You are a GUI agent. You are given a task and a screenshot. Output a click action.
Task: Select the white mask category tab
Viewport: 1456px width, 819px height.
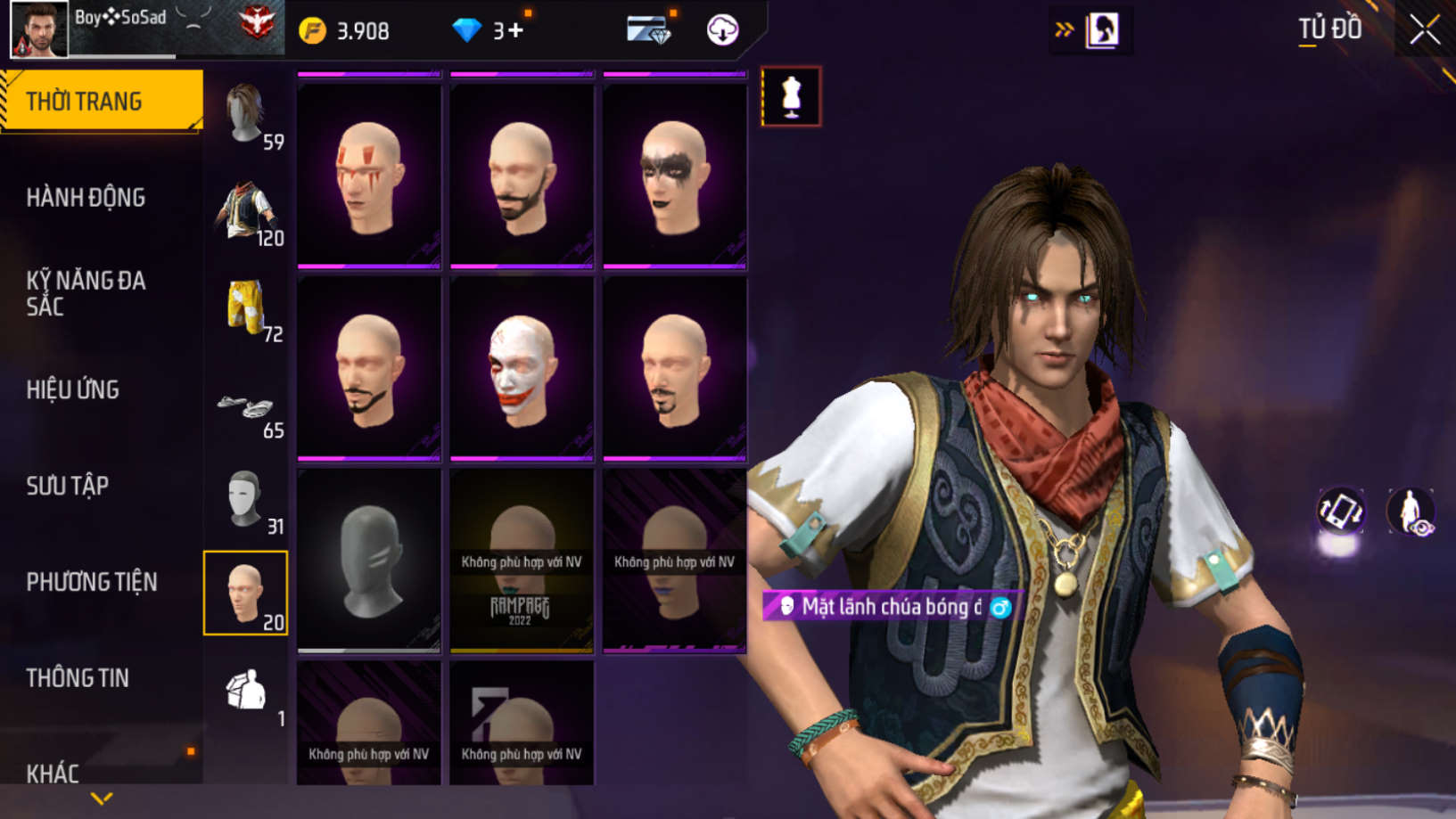pyautogui.click(x=246, y=500)
